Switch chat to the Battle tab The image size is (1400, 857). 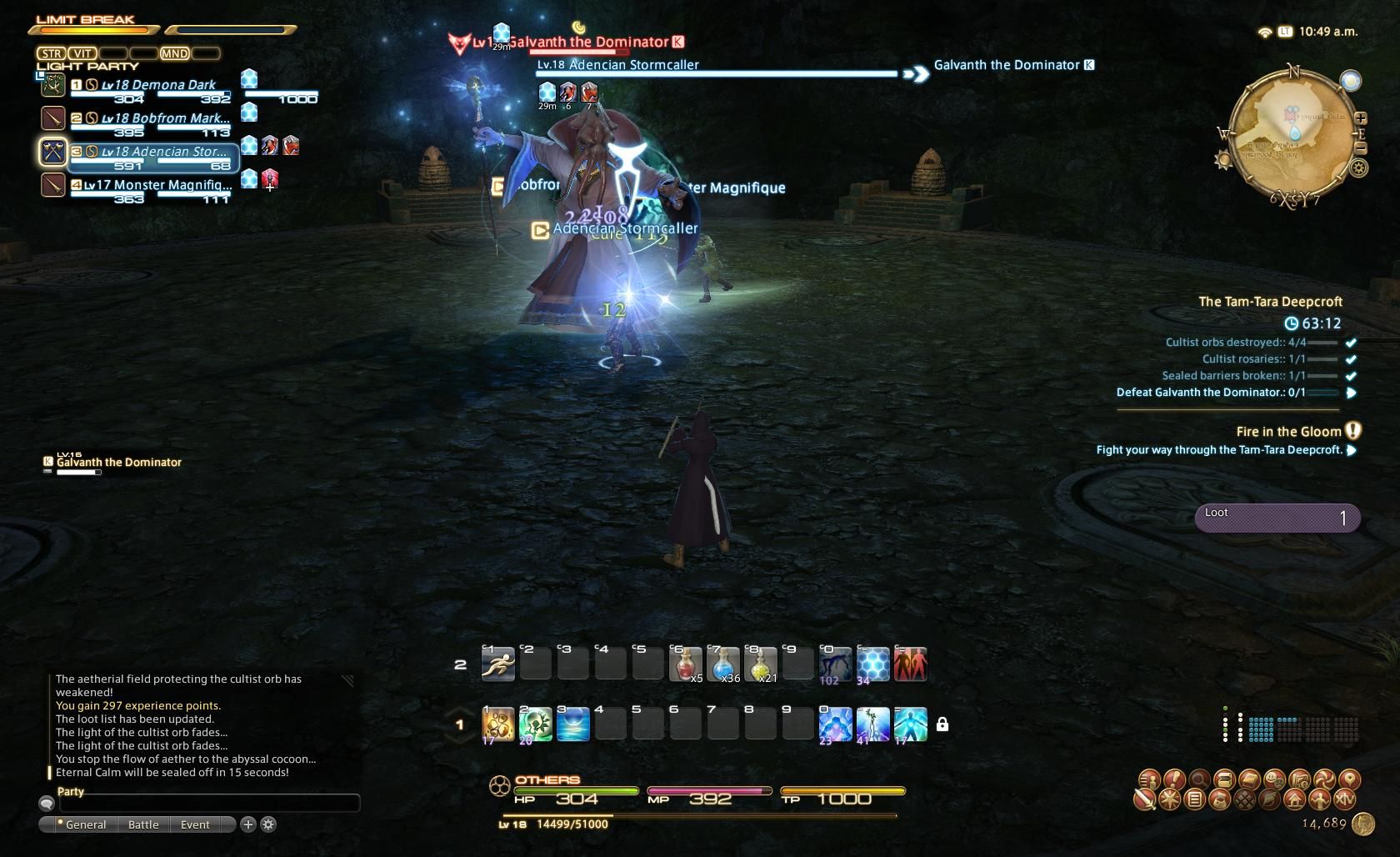click(143, 824)
